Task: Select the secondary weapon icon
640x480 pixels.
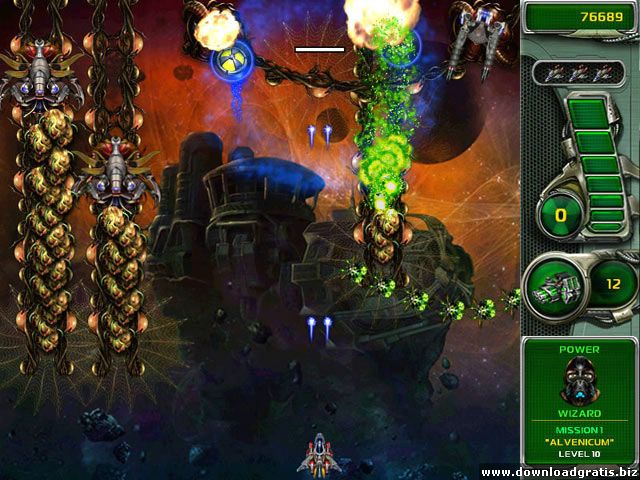Action: pos(557,284)
